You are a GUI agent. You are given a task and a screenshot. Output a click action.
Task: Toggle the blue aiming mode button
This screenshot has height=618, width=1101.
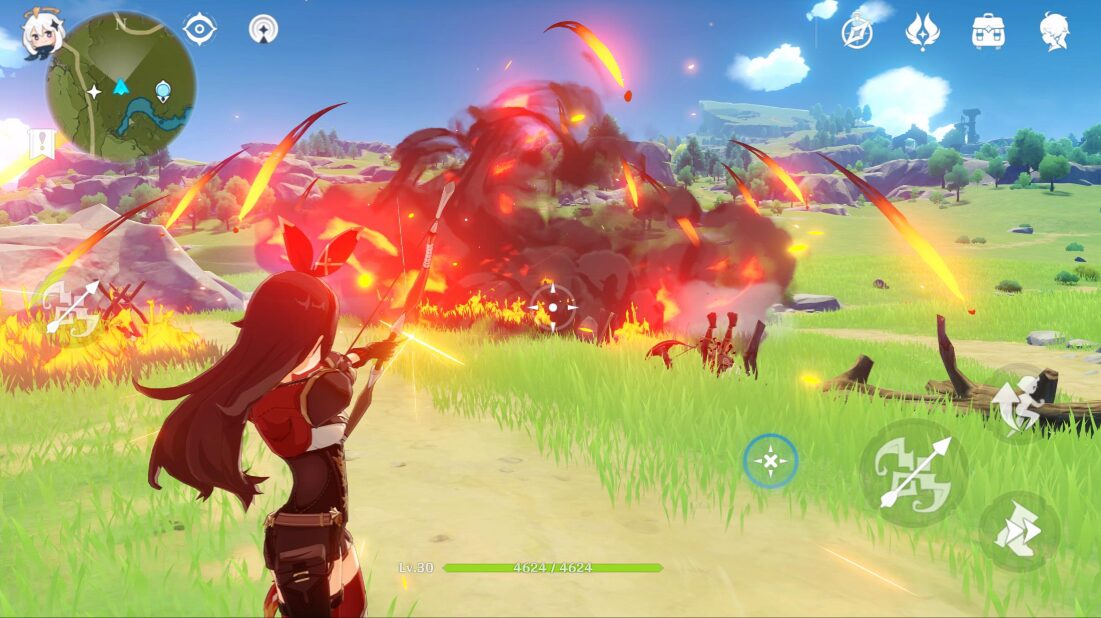(x=770, y=461)
